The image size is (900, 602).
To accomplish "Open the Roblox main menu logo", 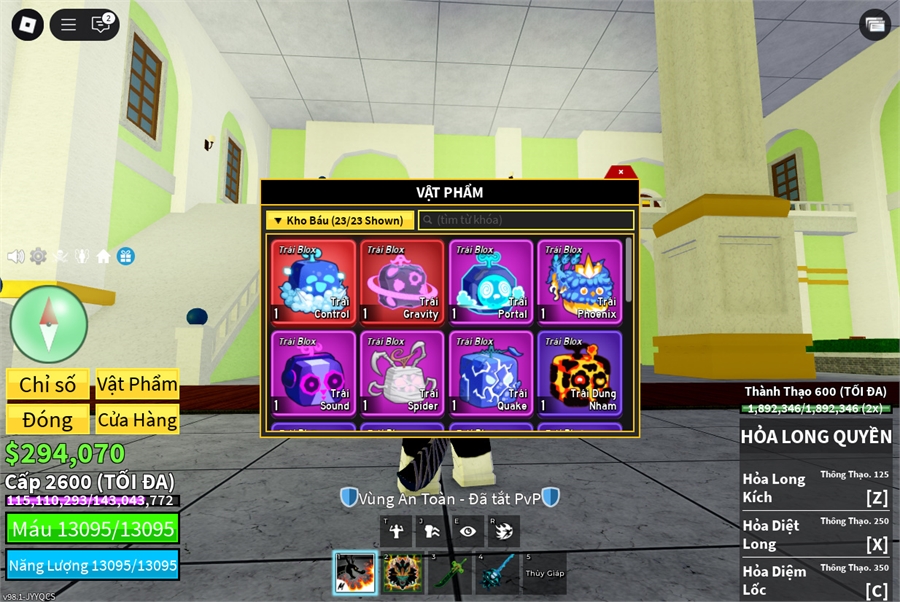I will pyautogui.click(x=27, y=25).
